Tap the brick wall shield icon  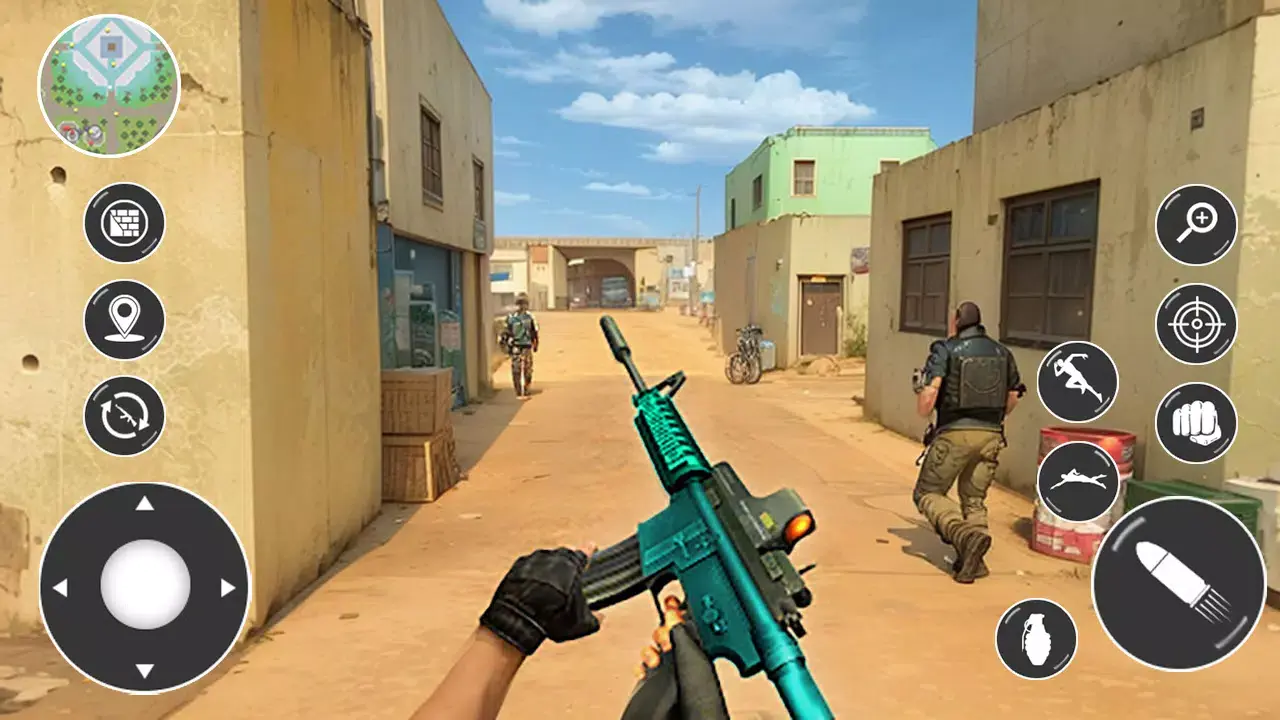[124, 222]
